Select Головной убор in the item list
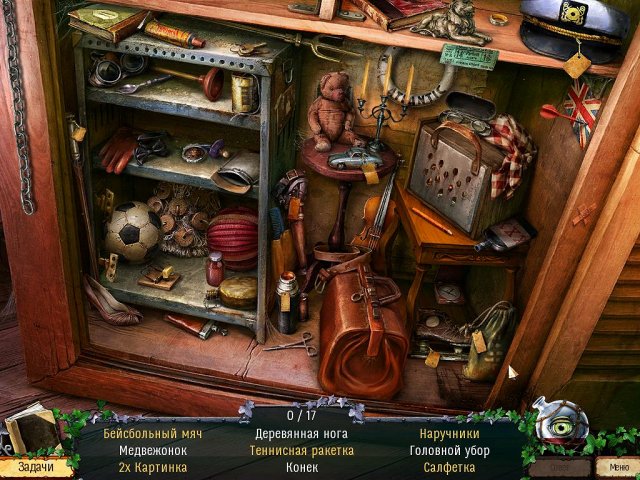Screen dimensions: 640x480 [x=451, y=451]
